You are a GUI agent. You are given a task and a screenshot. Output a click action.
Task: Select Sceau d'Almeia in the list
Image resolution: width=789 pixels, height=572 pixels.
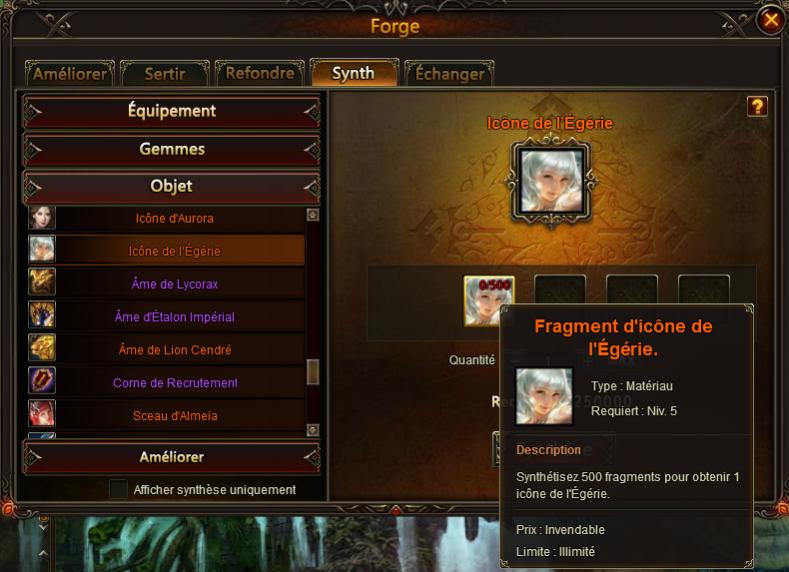click(174, 416)
